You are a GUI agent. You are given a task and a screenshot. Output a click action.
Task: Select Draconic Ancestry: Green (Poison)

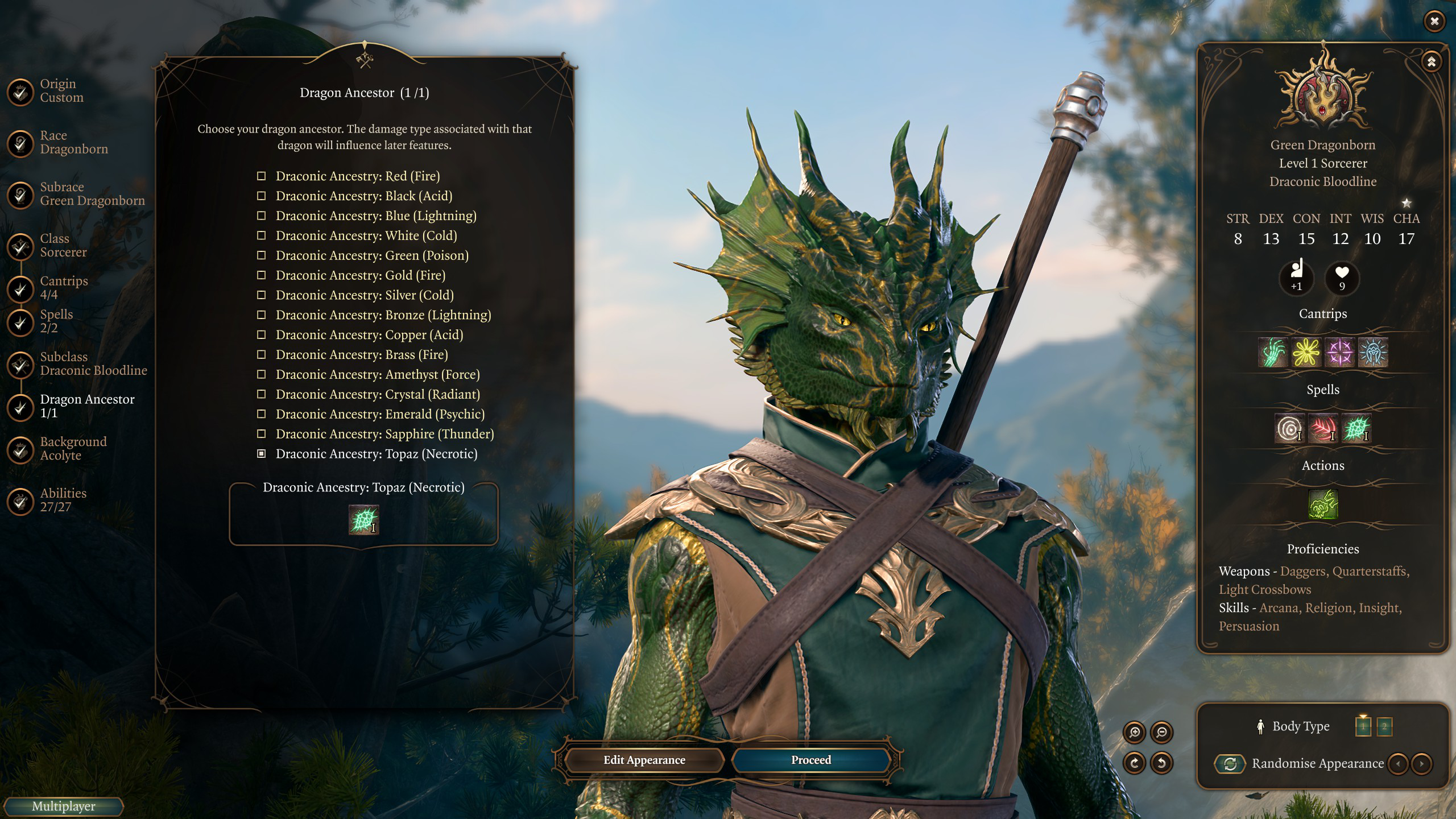(371, 255)
